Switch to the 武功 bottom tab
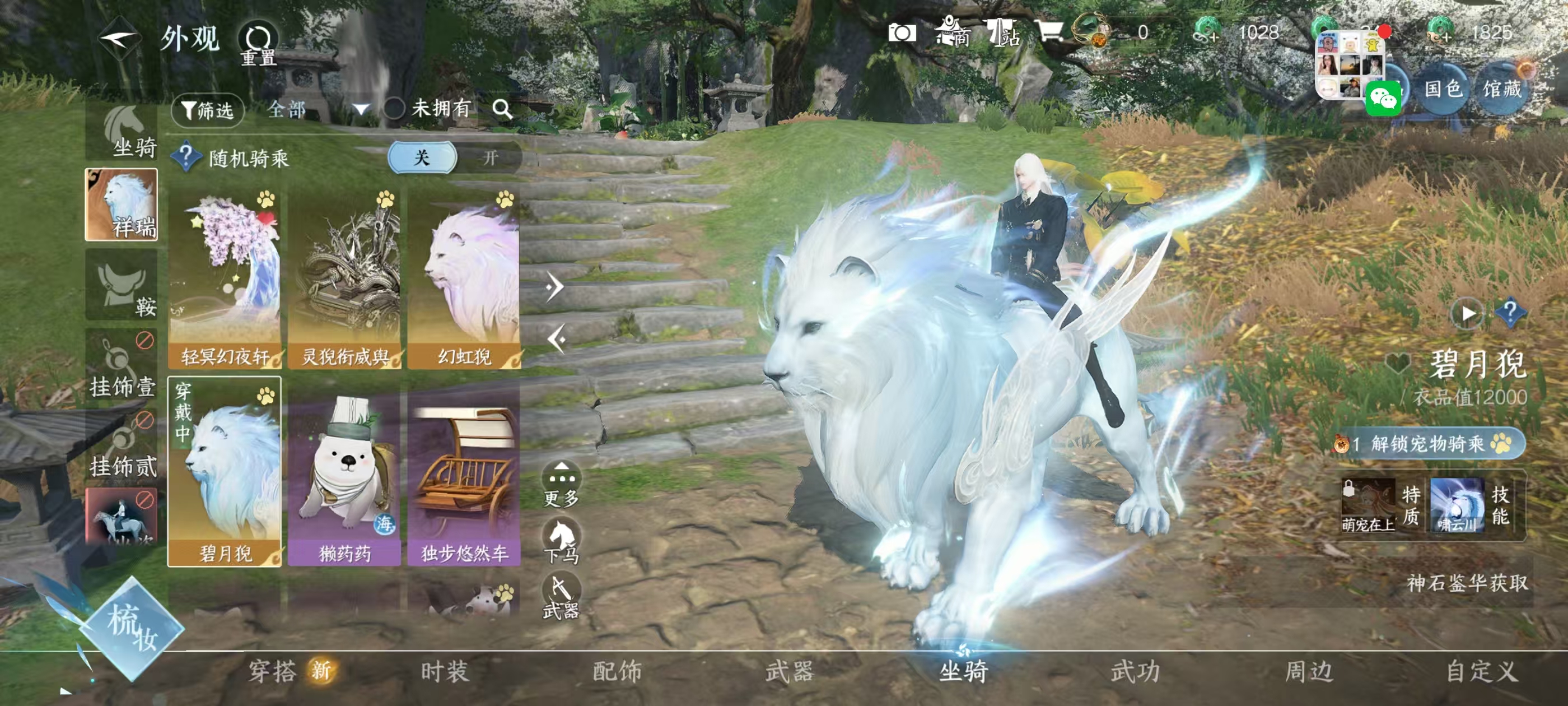The image size is (1568, 706). (1135, 671)
